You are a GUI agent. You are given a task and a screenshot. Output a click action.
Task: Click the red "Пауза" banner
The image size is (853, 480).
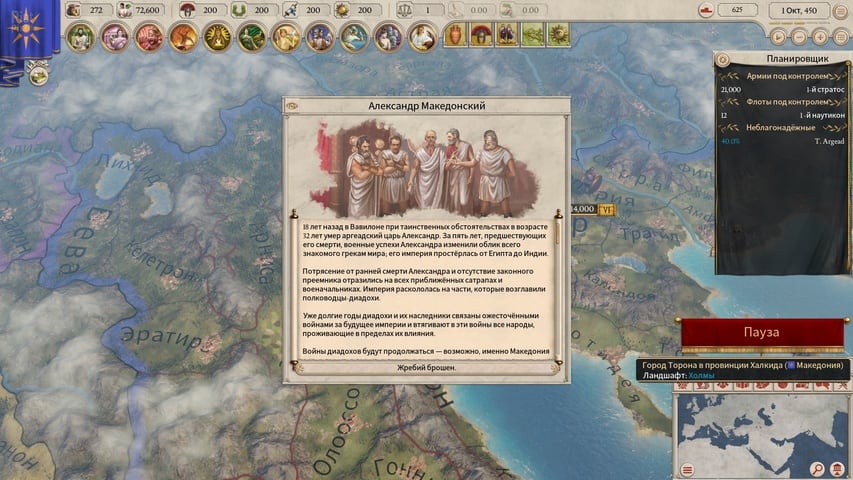(x=762, y=332)
